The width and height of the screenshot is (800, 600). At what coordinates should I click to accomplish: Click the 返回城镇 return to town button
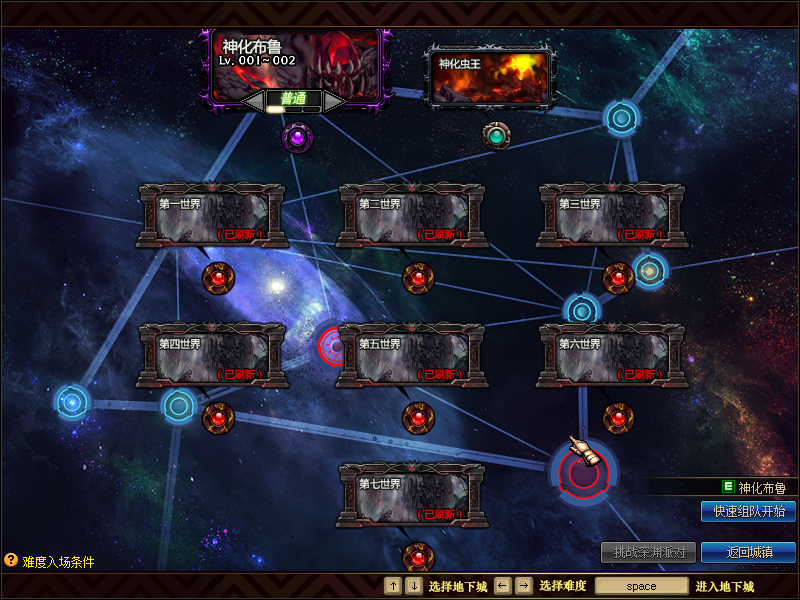click(x=748, y=552)
